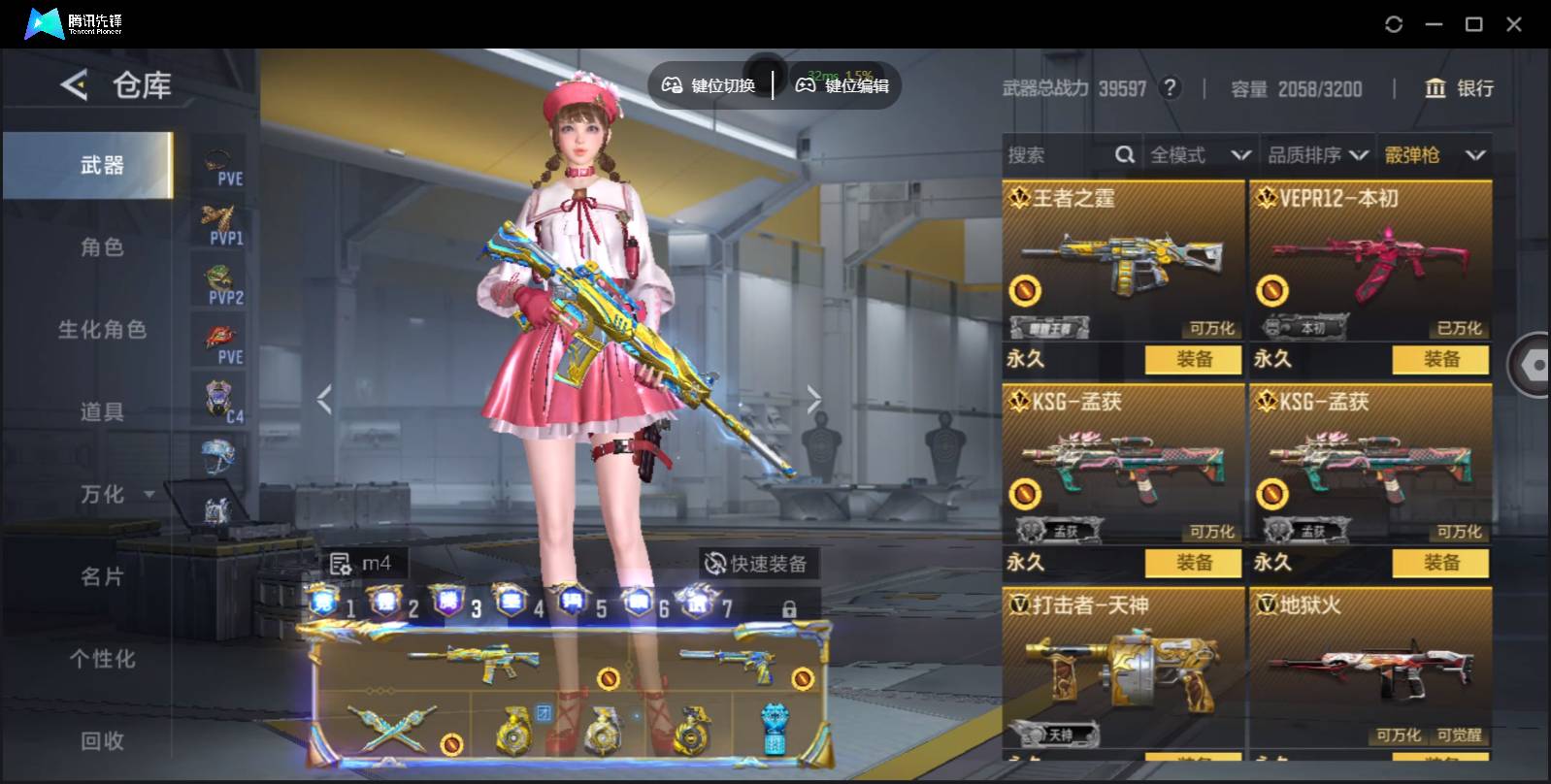Maximize the Tencent Pioneer window
This screenshot has width=1551, height=784.
[1473, 24]
